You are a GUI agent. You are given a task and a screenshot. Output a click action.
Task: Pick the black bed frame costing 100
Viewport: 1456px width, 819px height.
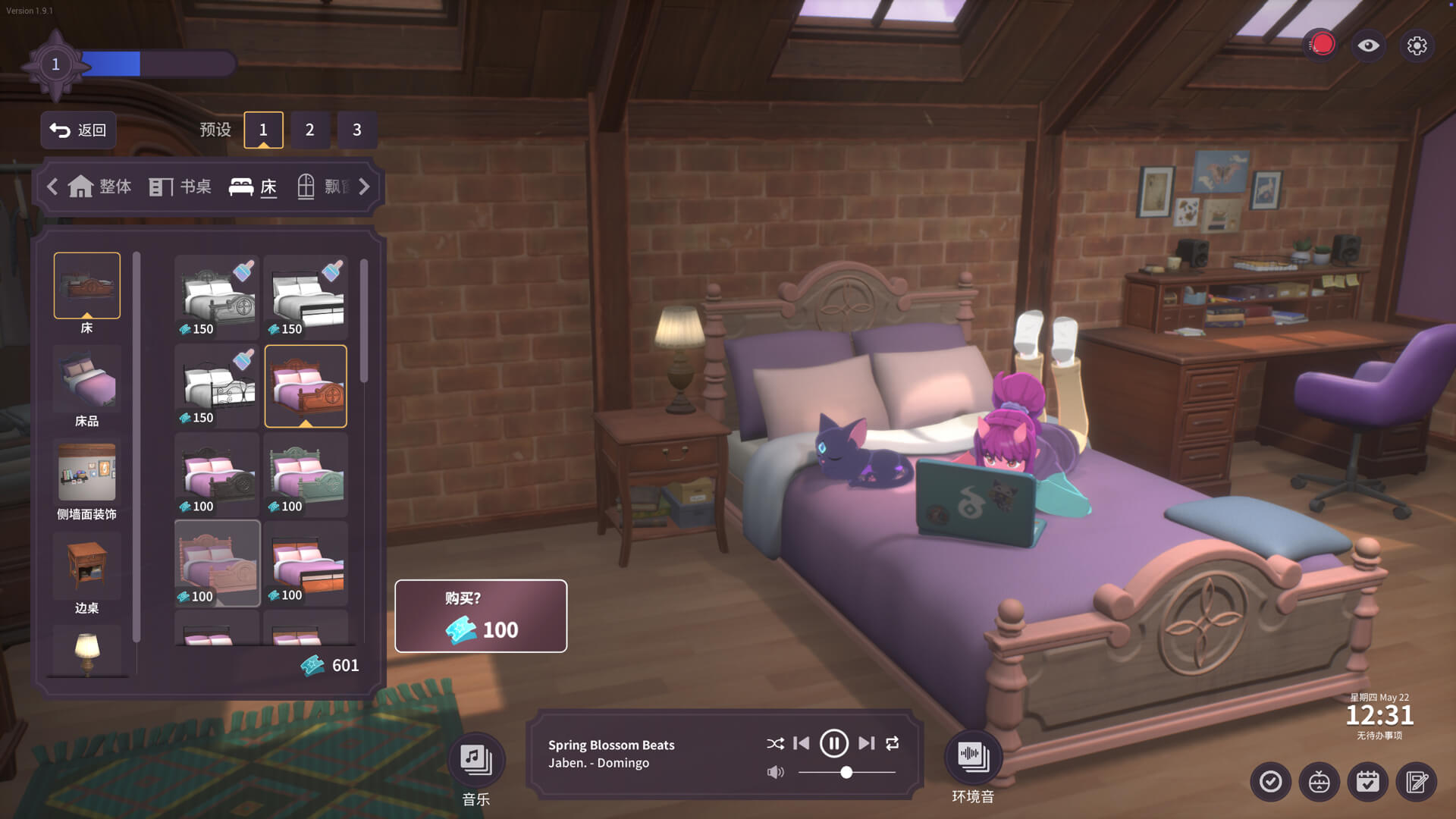[x=217, y=475]
